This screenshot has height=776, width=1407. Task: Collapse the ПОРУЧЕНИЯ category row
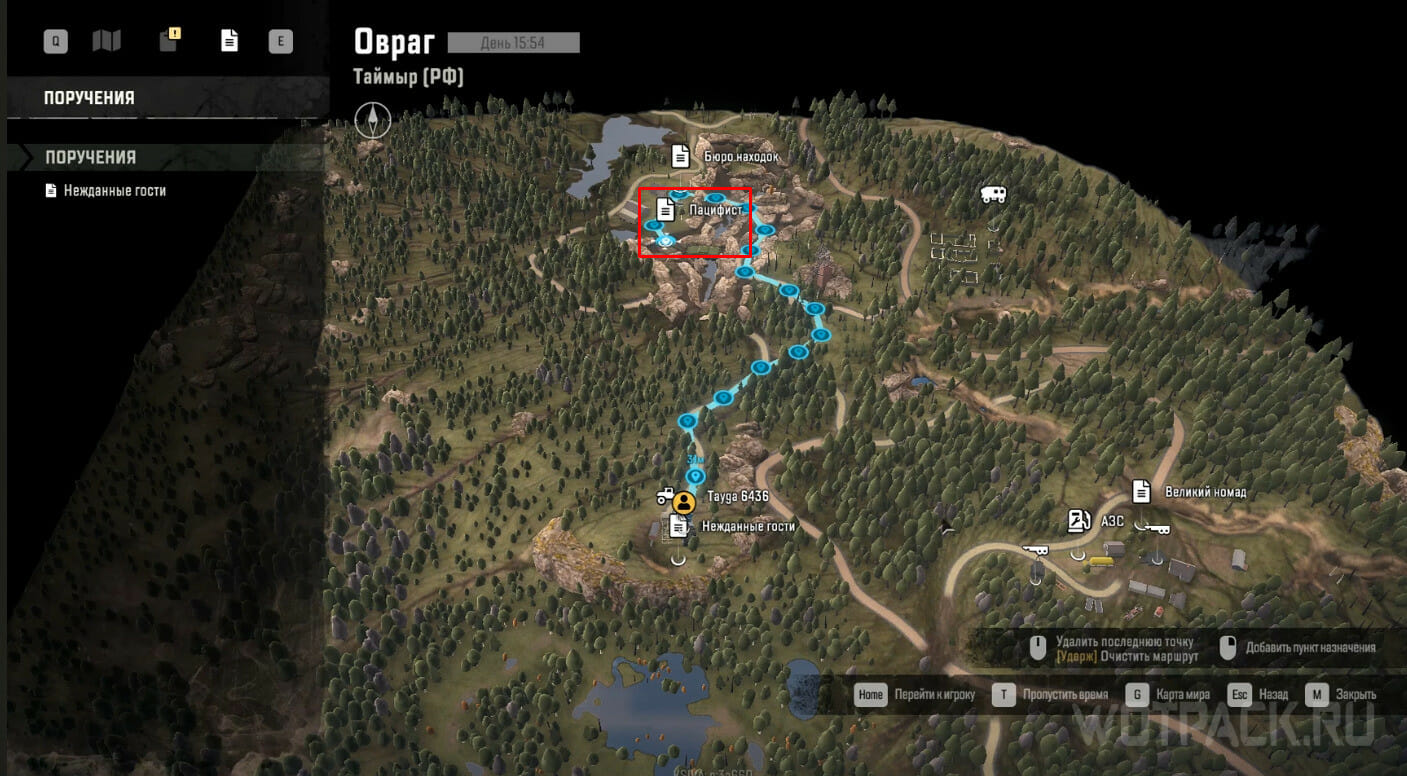click(x=90, y=157)
